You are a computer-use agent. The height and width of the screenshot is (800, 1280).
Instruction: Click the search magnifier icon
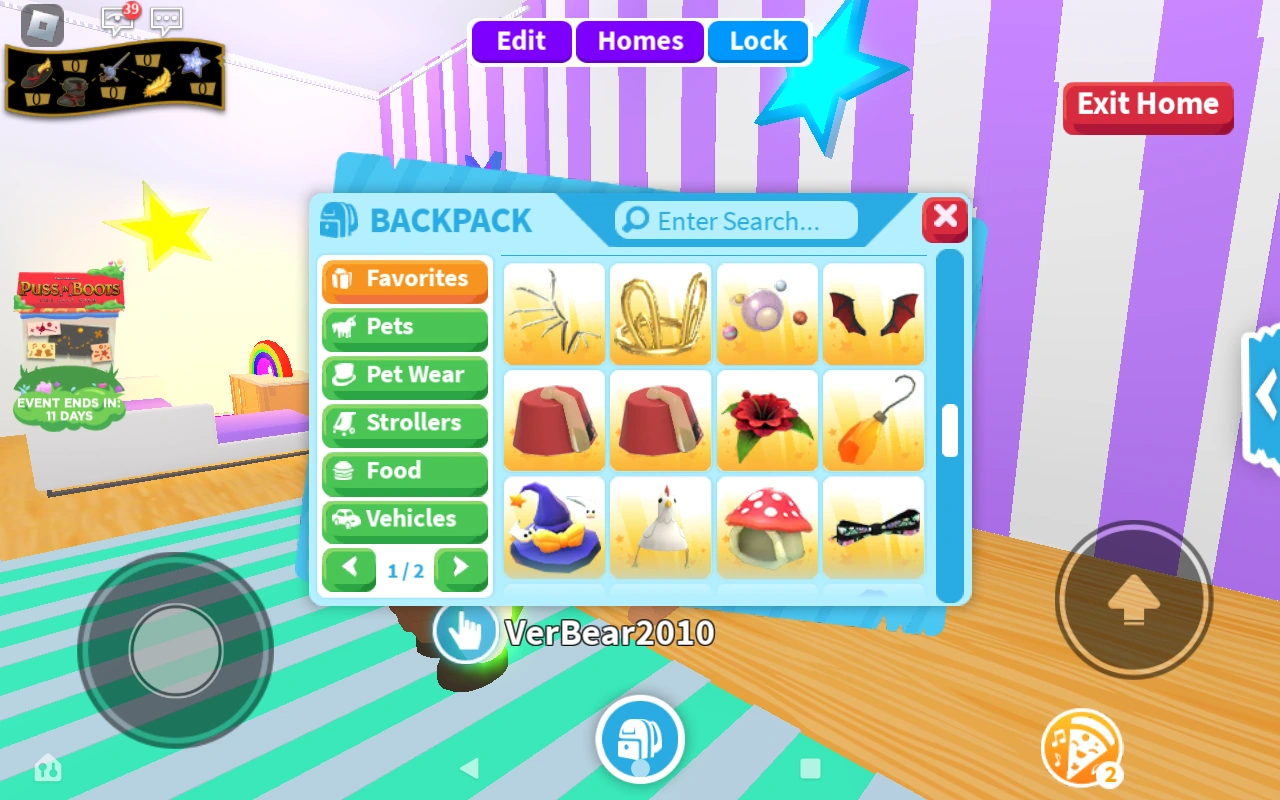pyautogui.click(x=634, y=220)
